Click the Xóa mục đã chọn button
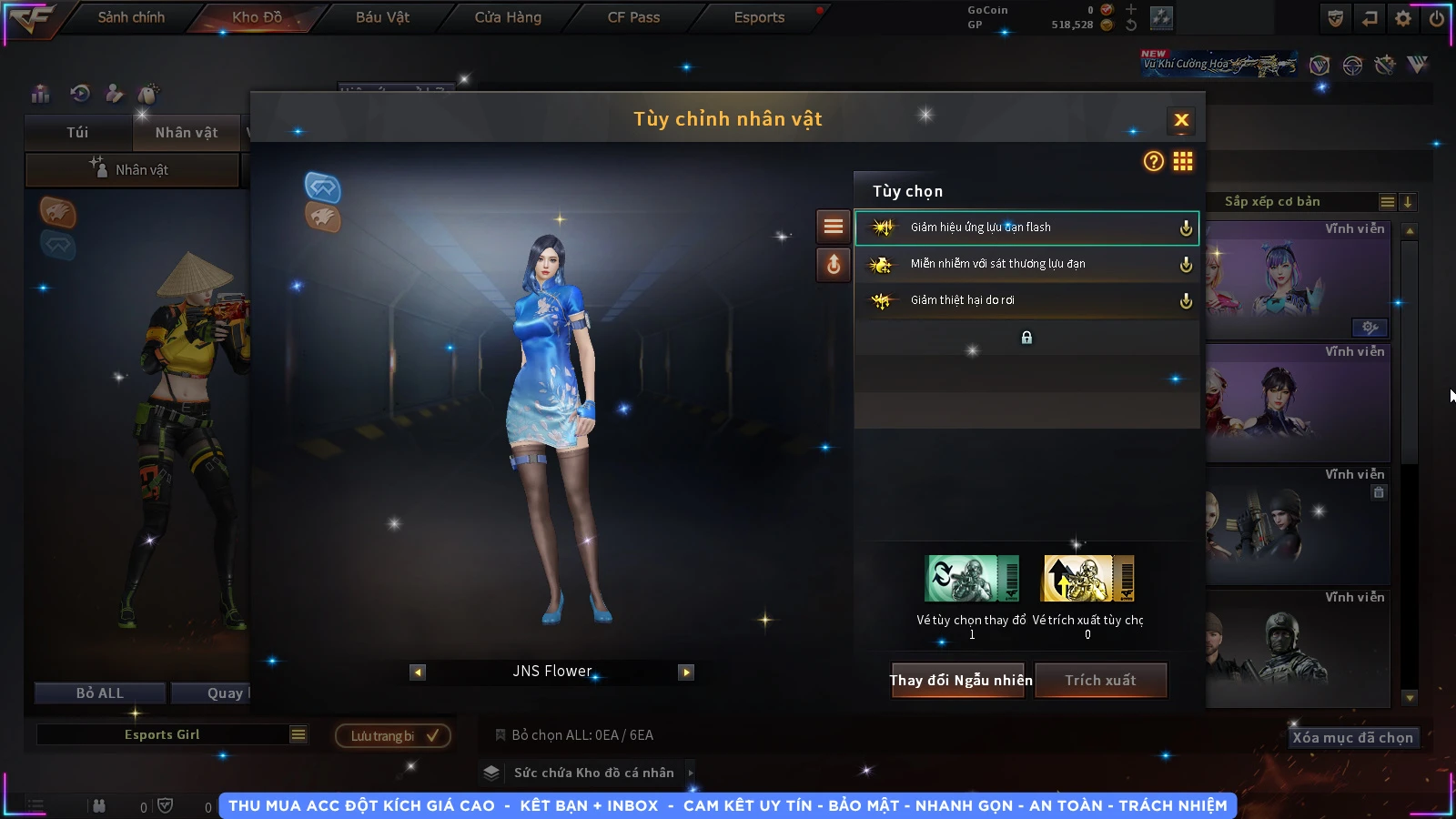 point(1352,738)
